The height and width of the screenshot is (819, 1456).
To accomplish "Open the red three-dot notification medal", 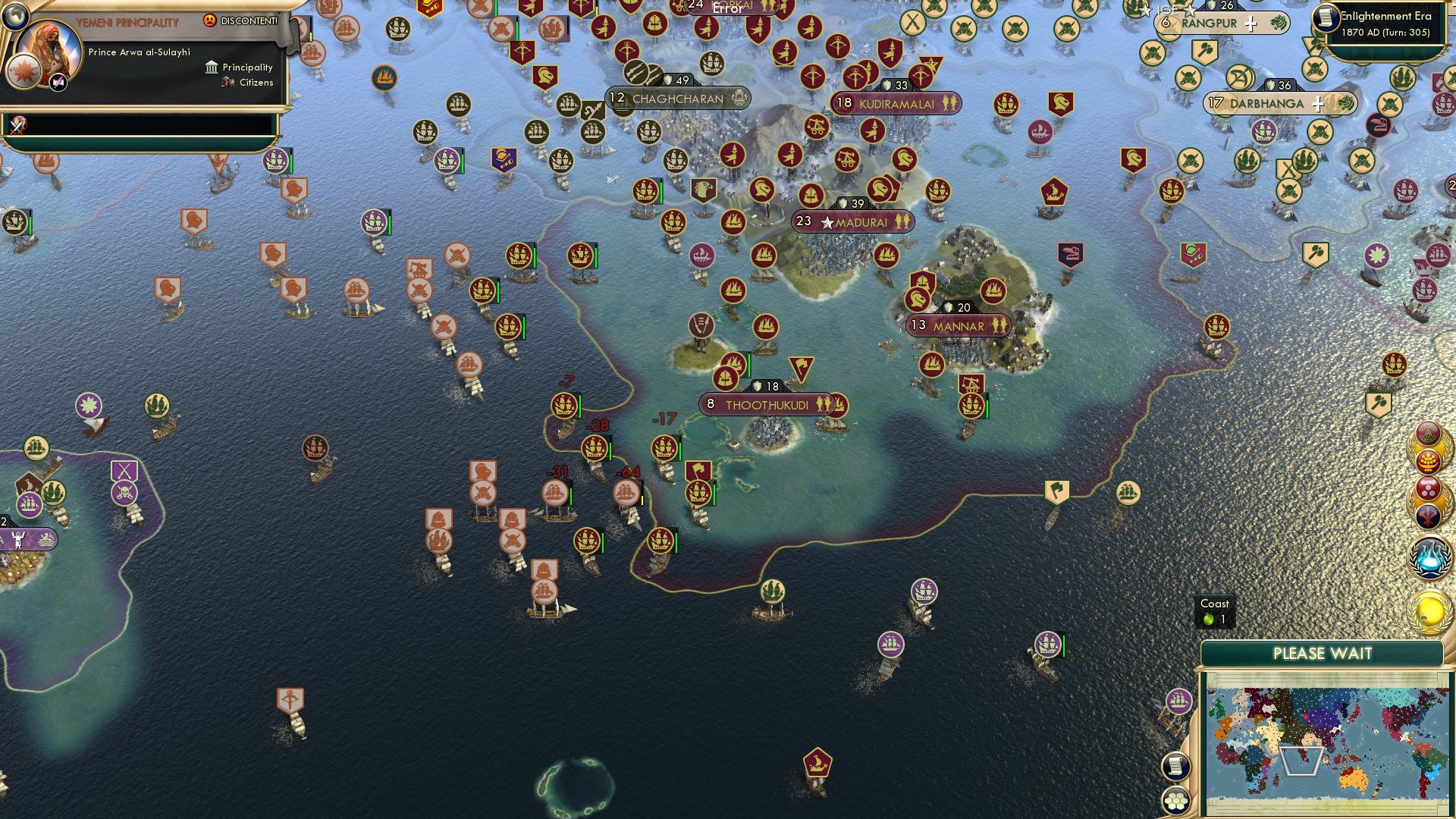I will pos(1429,489).
